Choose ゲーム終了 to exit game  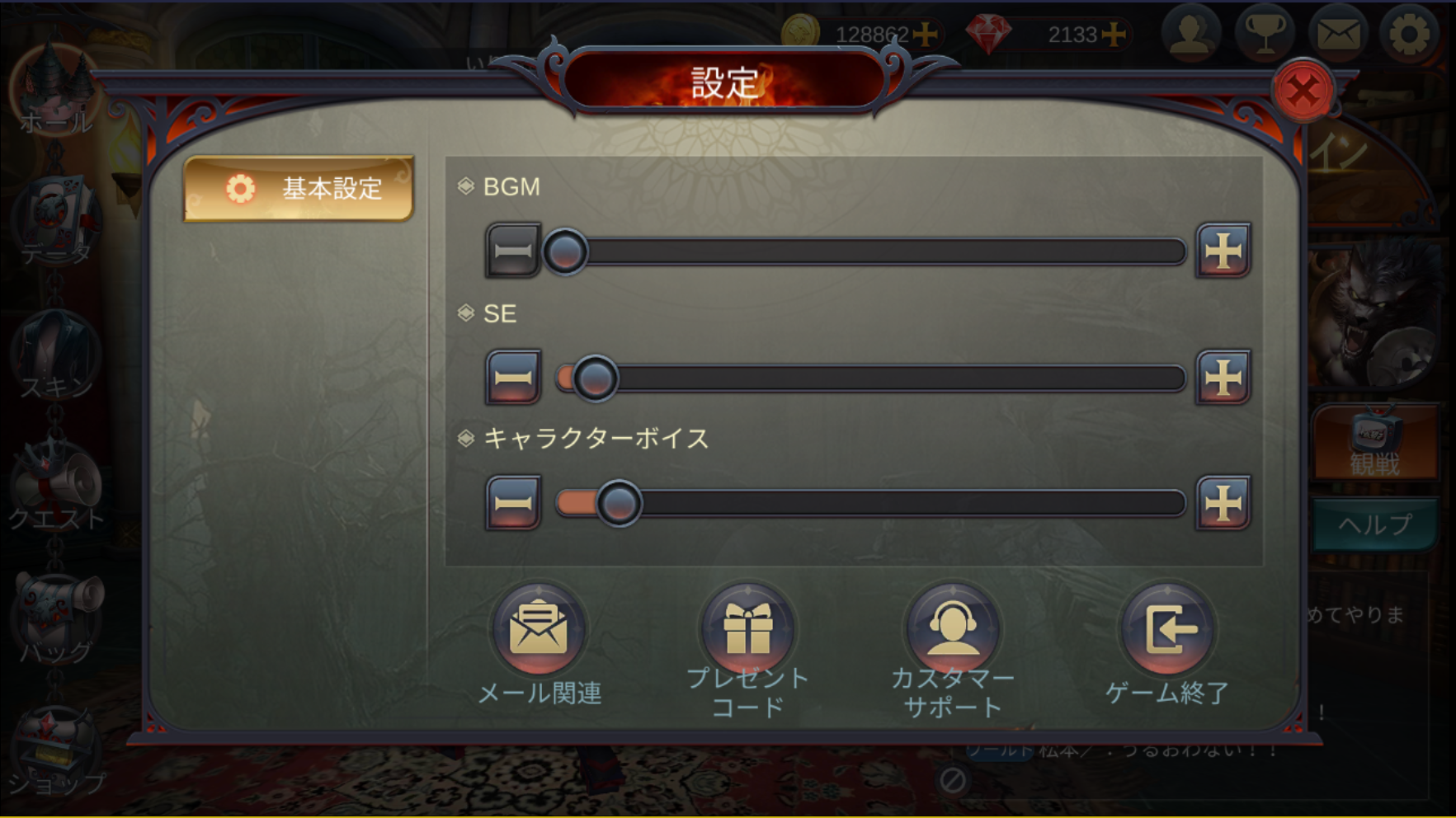coord(1167,630)
